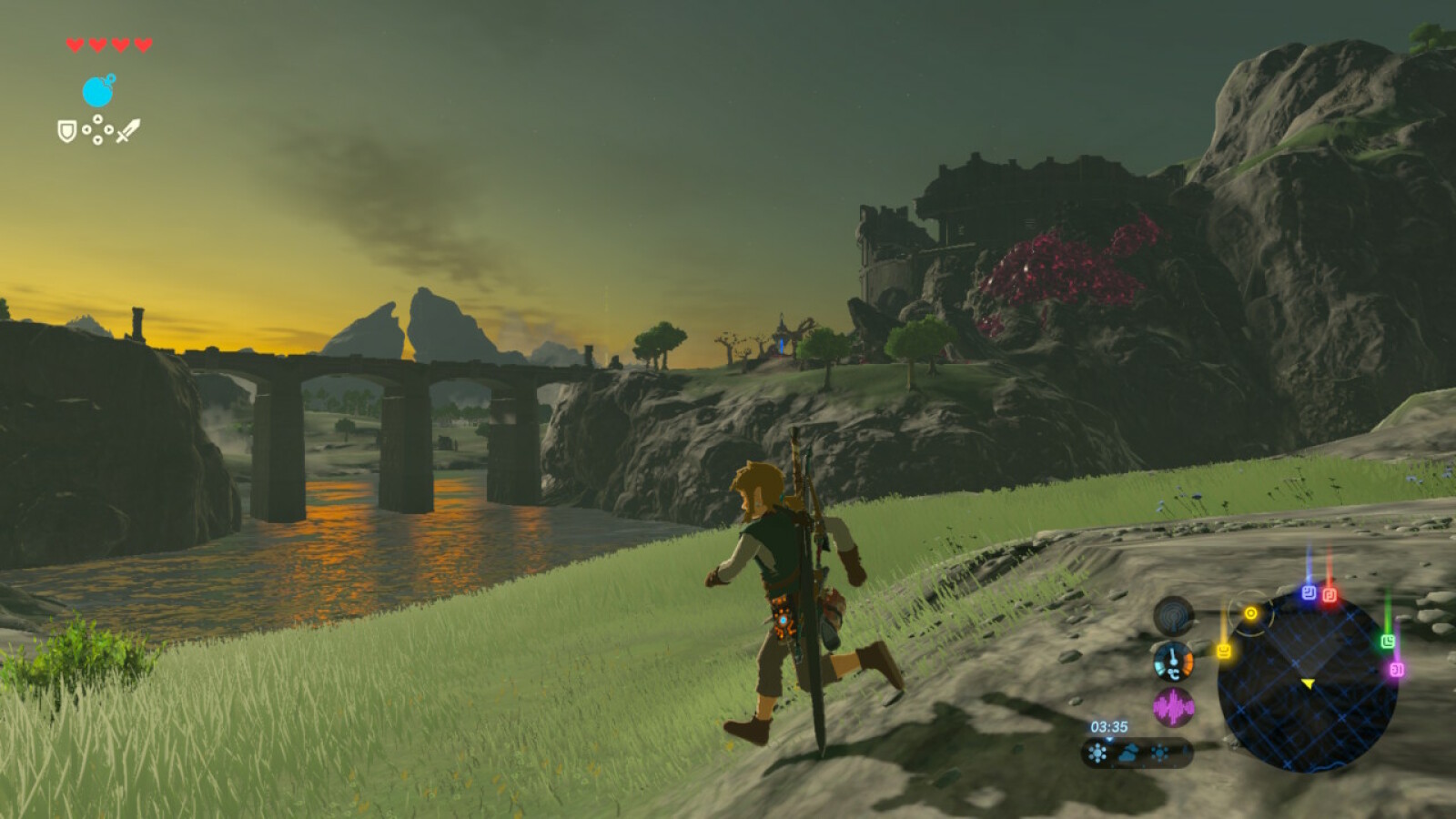Select the shield quick-equip icon
Image resolution: width=1456 pixels, height=819 pixels.
click(66, 131)
